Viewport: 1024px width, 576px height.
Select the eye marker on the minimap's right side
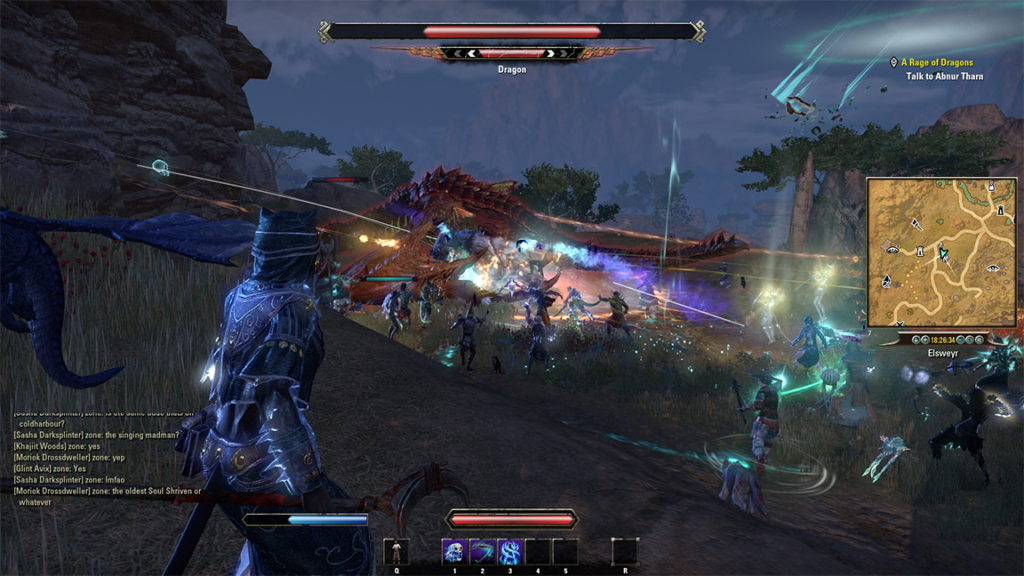coord(993,267)
